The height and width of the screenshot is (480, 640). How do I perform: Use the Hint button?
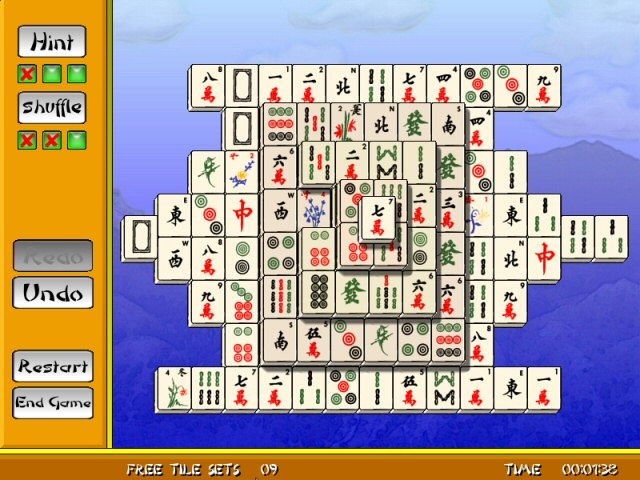click(x=52, y=42)
